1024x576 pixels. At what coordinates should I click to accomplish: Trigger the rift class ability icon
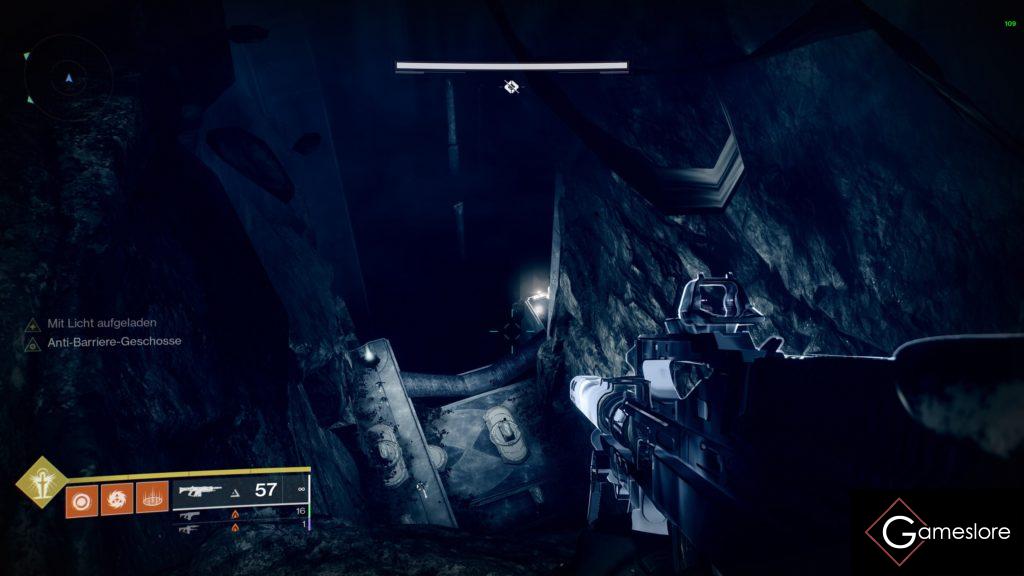click(151, 497)
